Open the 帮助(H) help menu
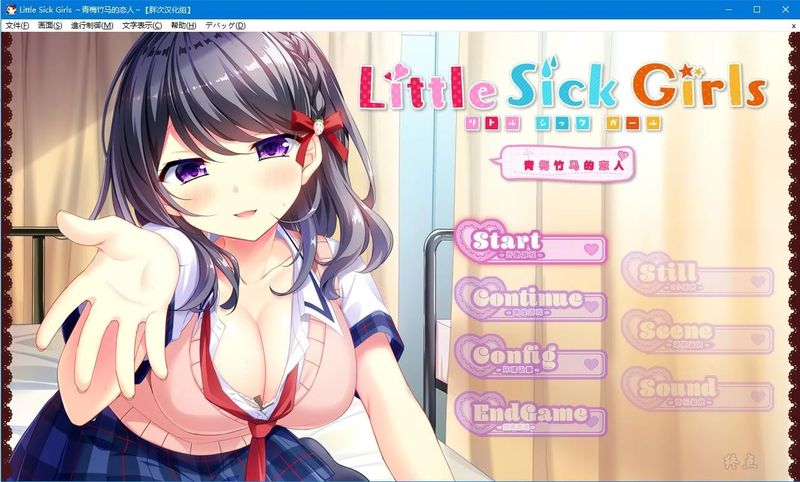Viewport: 800px width, 482px height. [x=184, y=25]
